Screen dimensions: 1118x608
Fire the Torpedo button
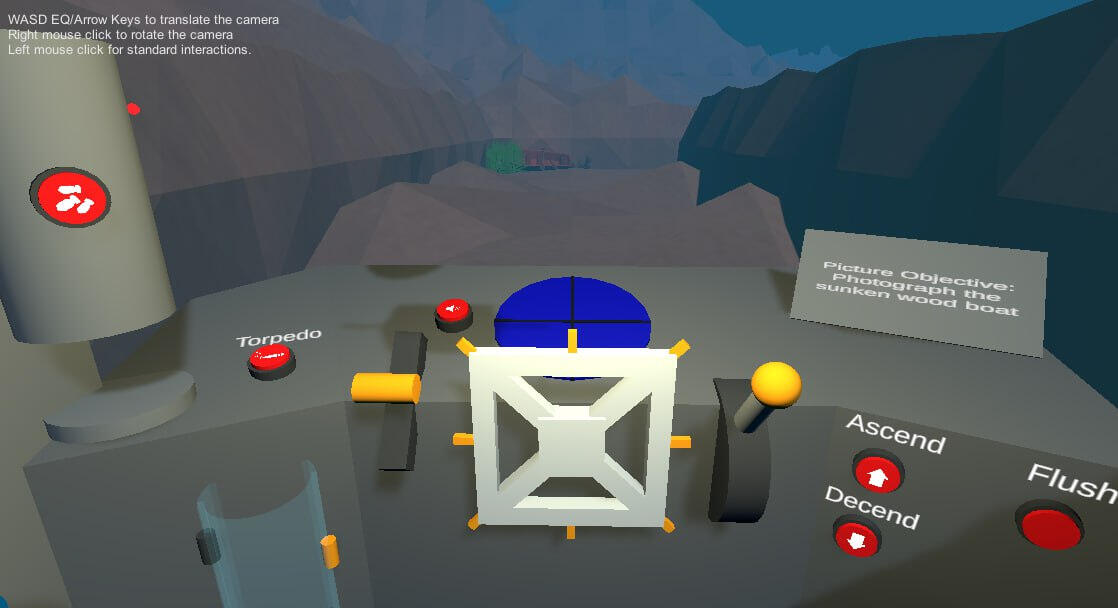(270, 358)
